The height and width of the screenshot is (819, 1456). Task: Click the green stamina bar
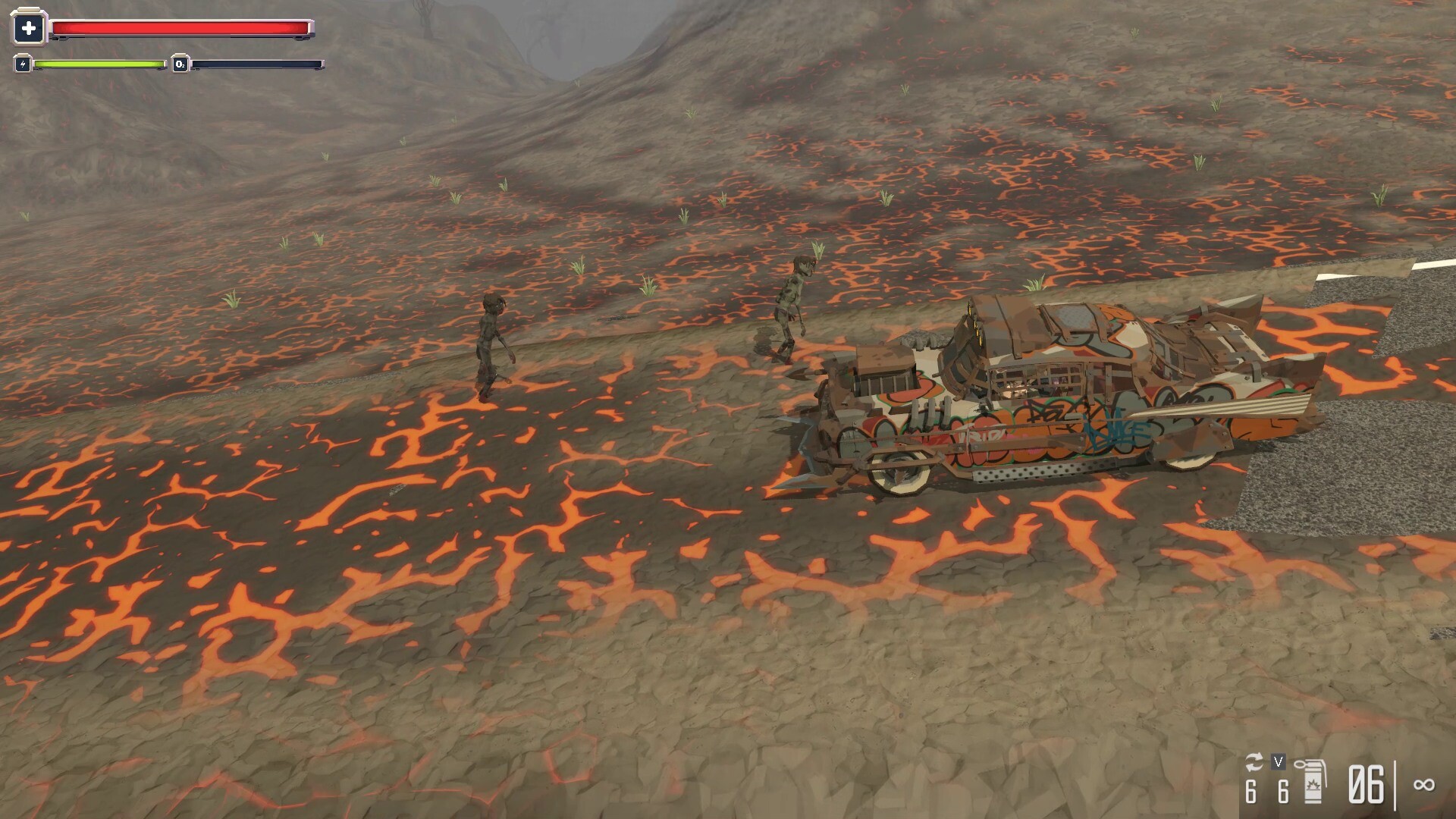click(99, 64)
